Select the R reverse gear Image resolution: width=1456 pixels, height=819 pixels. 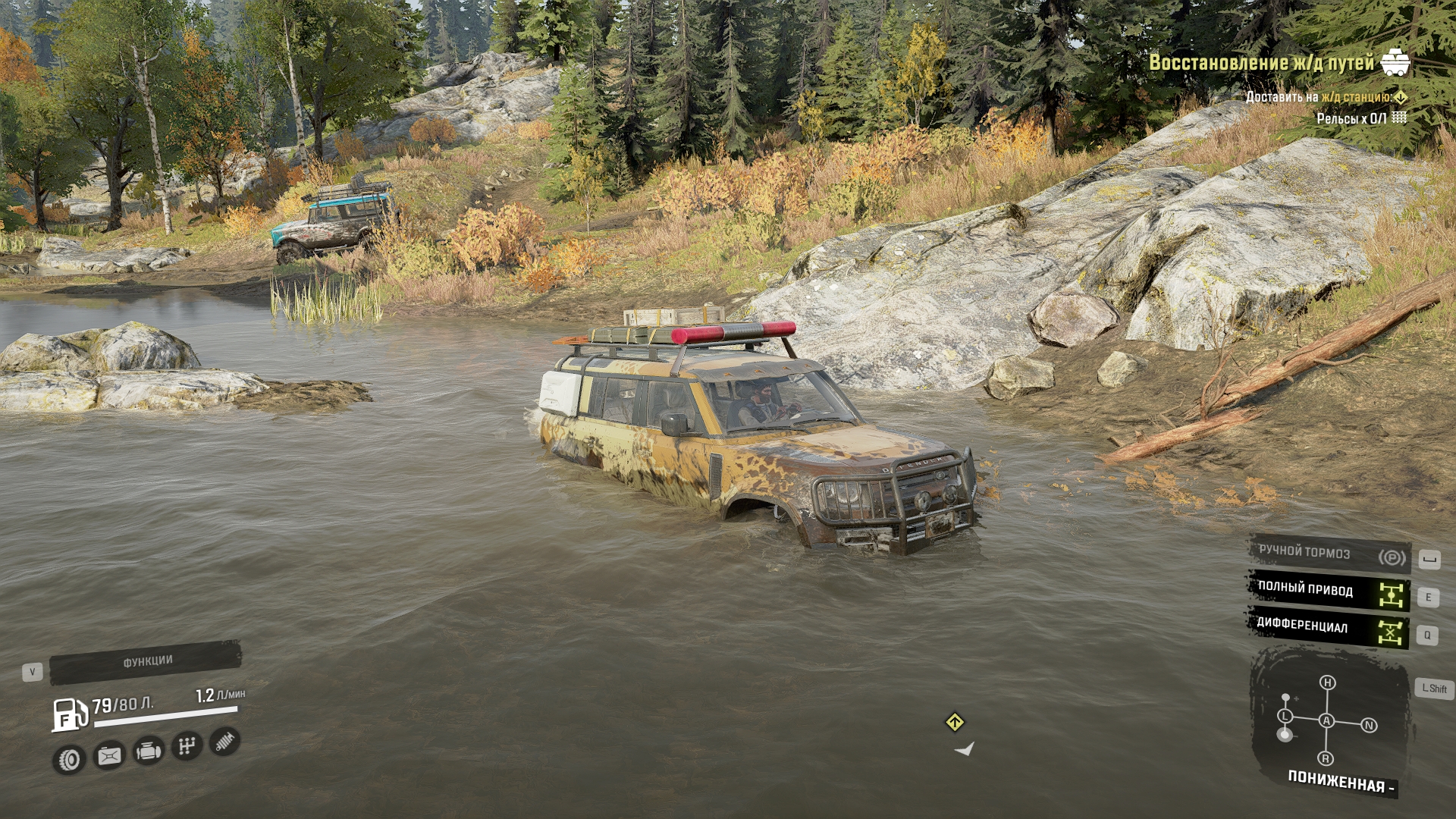tap(1326, 758)
